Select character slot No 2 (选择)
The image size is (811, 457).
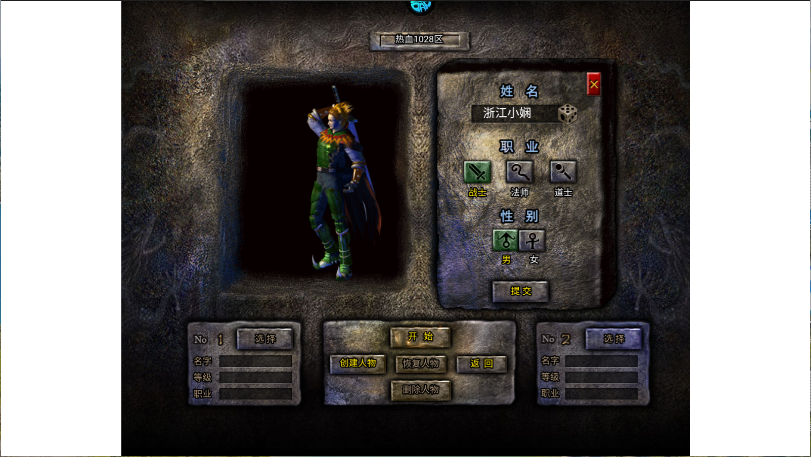point(613,339)
